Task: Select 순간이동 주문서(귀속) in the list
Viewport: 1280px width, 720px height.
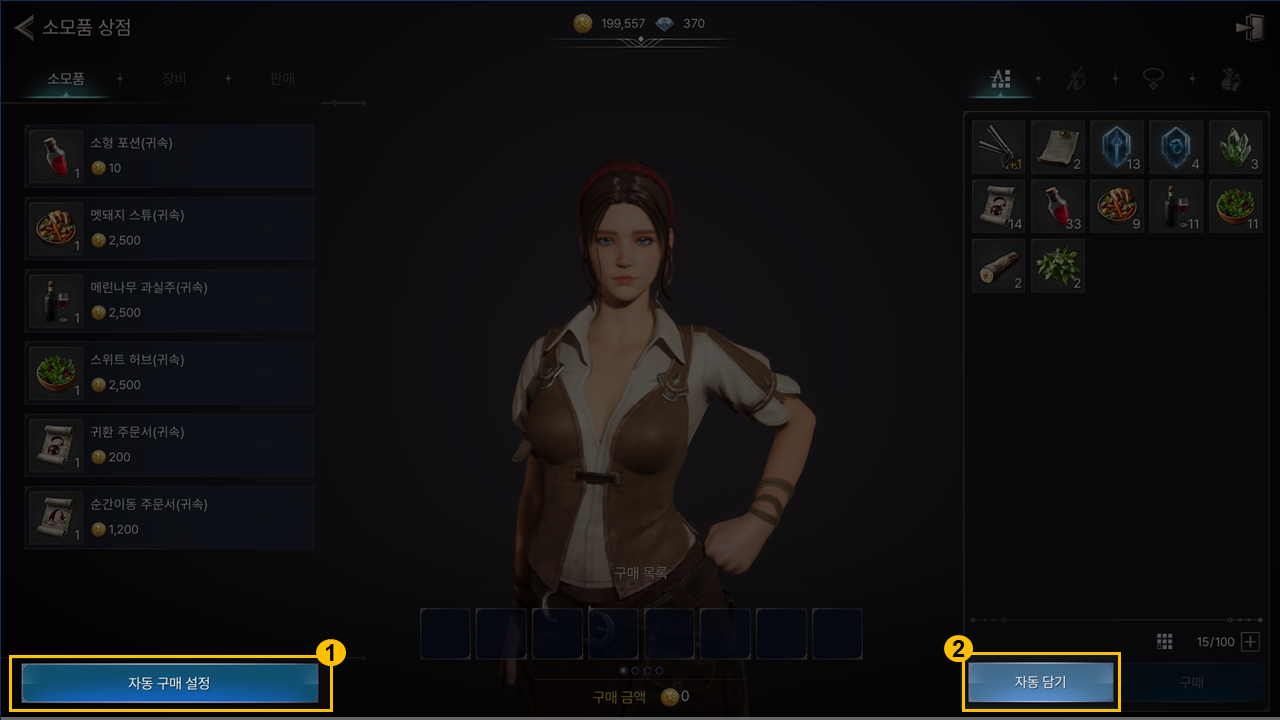Action: 169,518
